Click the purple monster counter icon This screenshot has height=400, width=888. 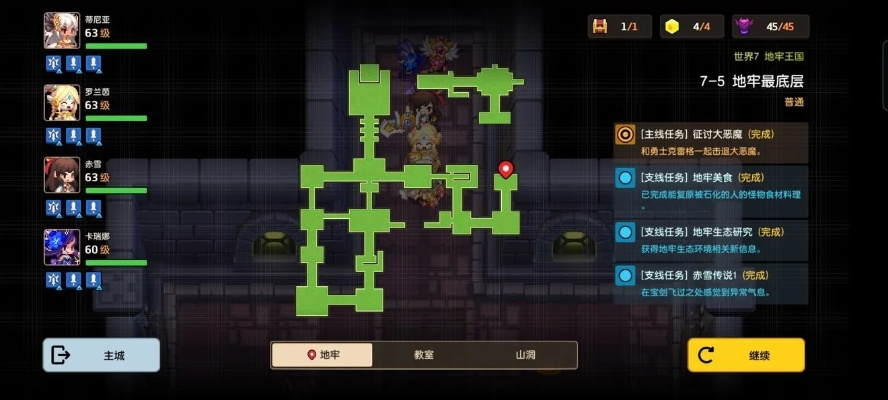click(x=744, y=27)
